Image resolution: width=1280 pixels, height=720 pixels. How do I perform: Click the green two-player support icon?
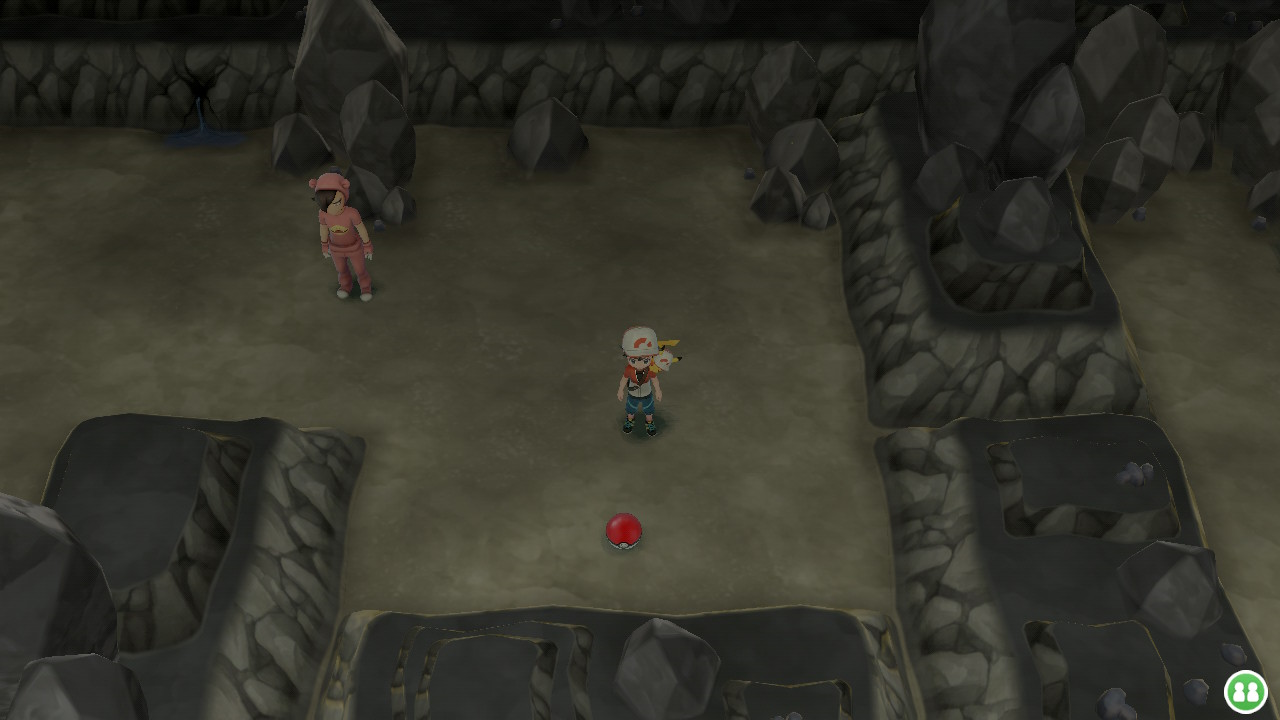point(1246,691)
